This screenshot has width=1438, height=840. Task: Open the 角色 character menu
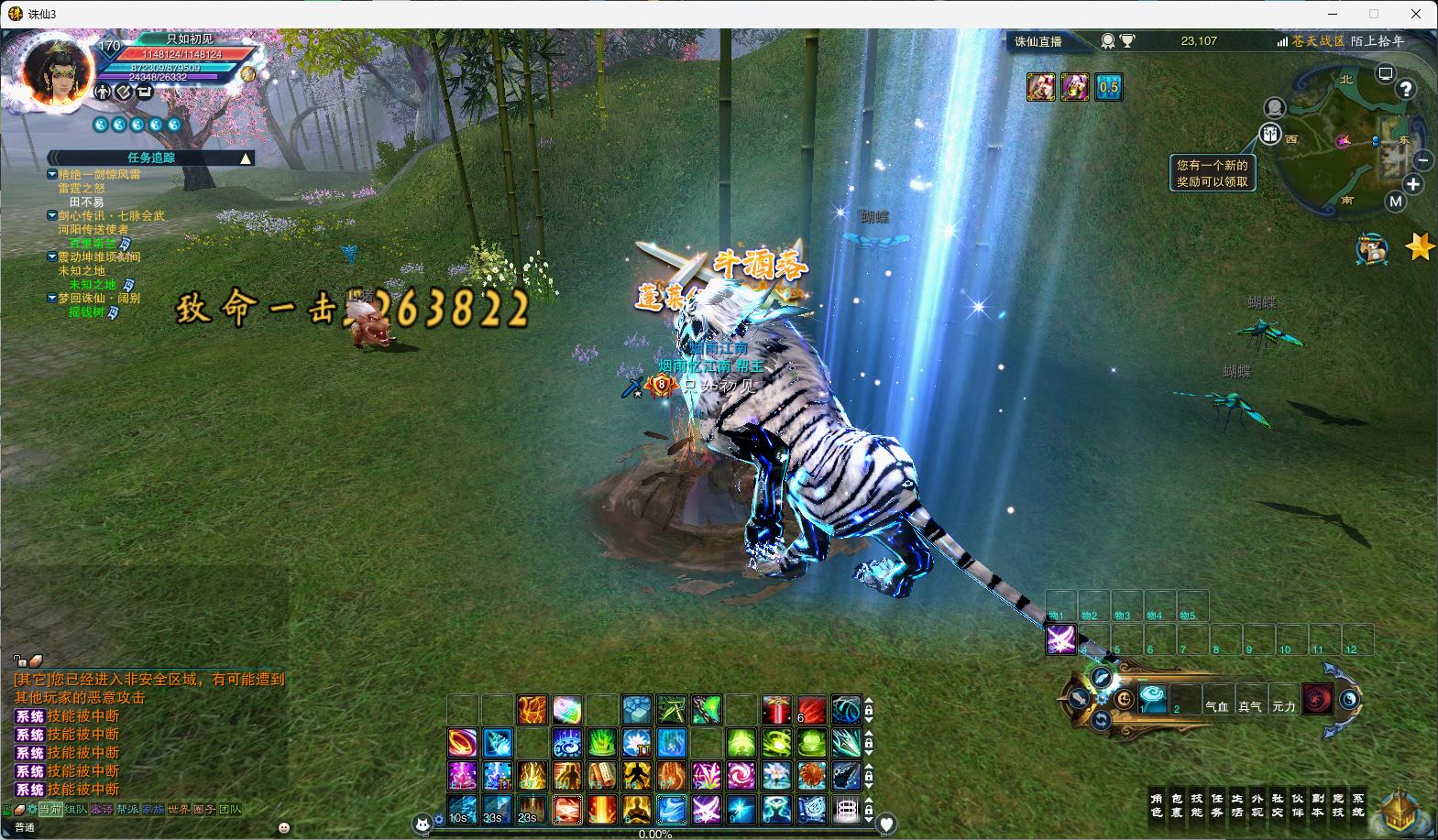[1157, 805]
